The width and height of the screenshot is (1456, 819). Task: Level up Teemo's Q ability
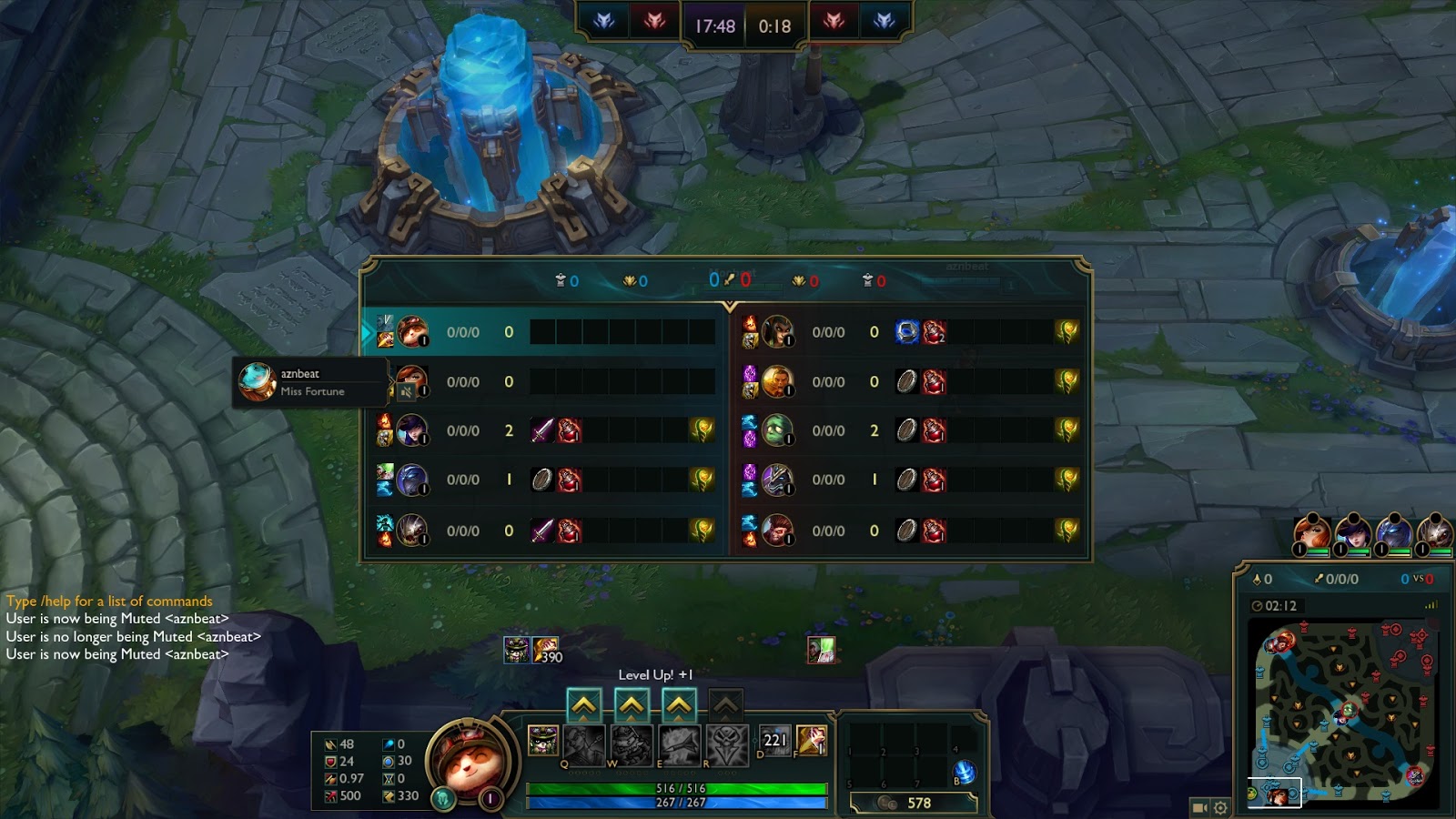pyautogui.click(x=583, y=705)
